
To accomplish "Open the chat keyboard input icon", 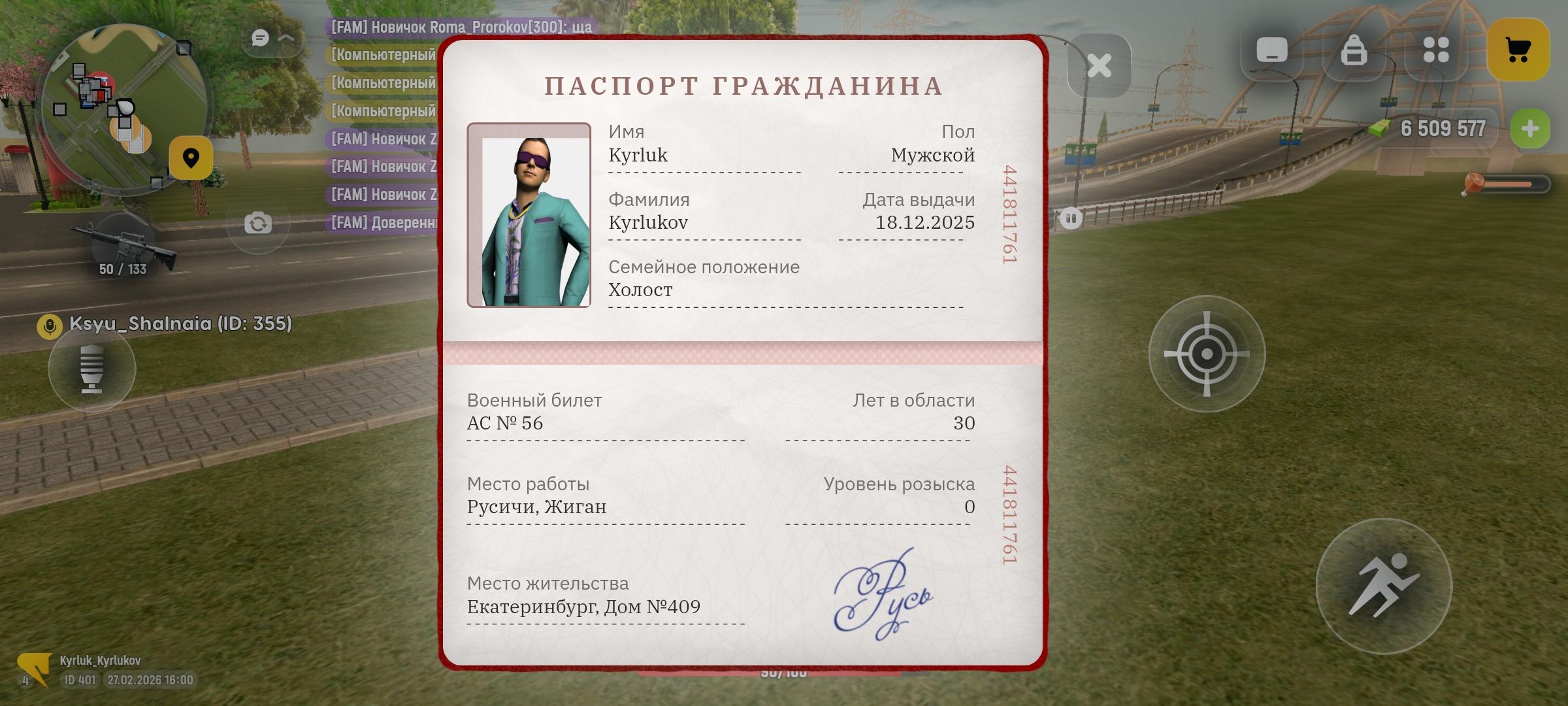I will [x=1271, y=50].
